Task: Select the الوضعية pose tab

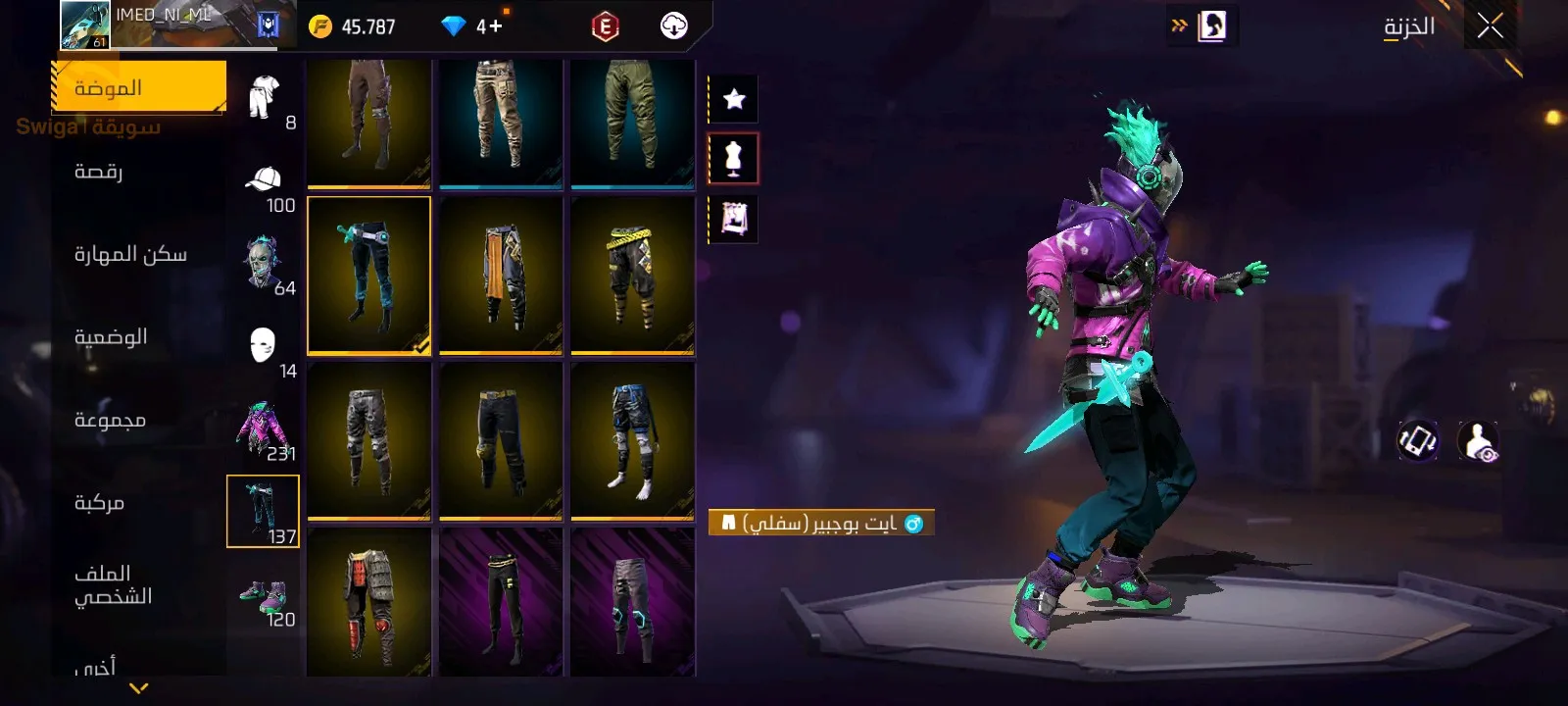Action: (x=111, y=337)
